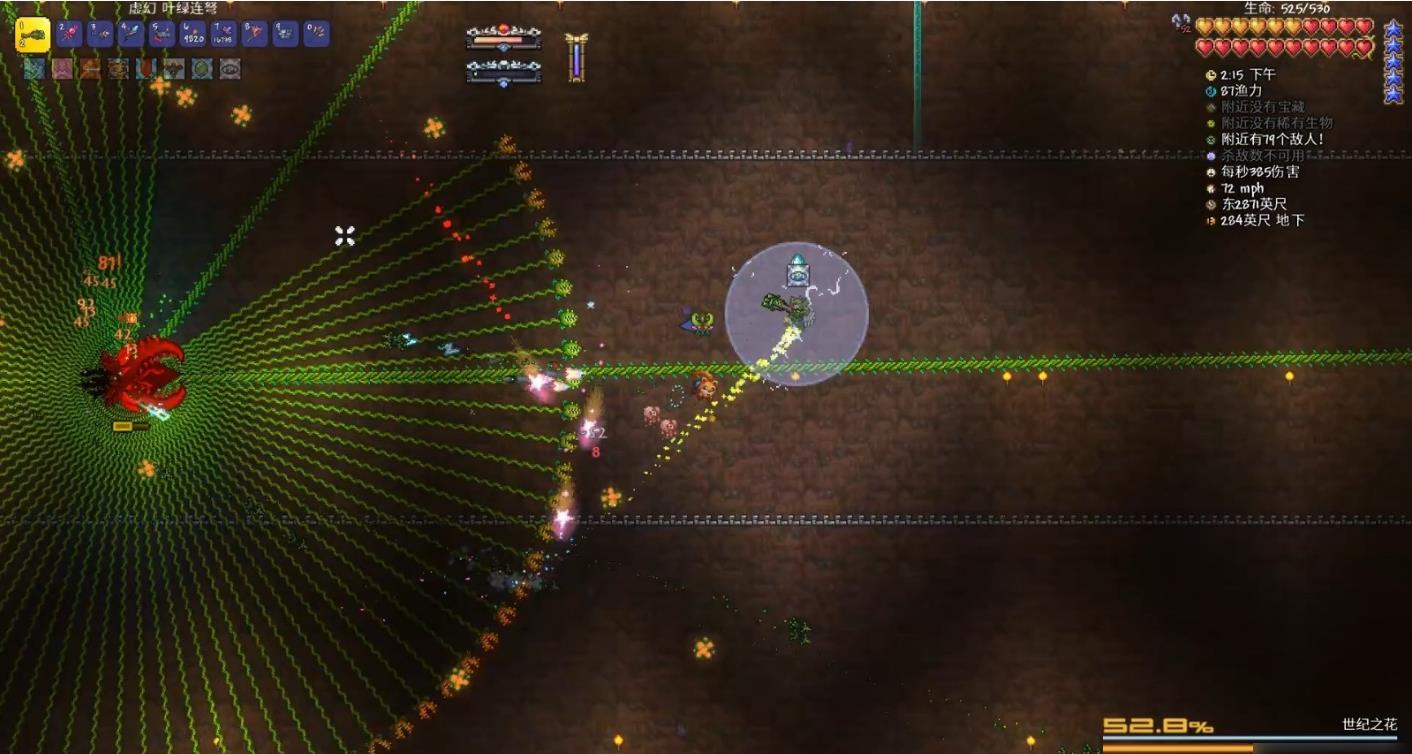1412x754 pixels.
Task: Choose hotbar slot number 9
Action: [x=286, y=35]
